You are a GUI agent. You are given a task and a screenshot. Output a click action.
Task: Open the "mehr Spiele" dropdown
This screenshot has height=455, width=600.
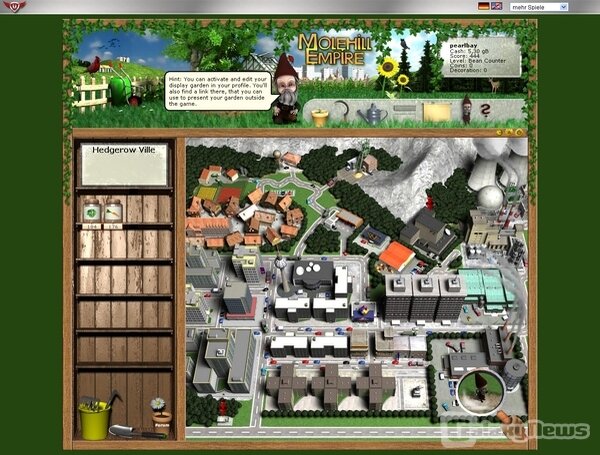coord(540,6)
